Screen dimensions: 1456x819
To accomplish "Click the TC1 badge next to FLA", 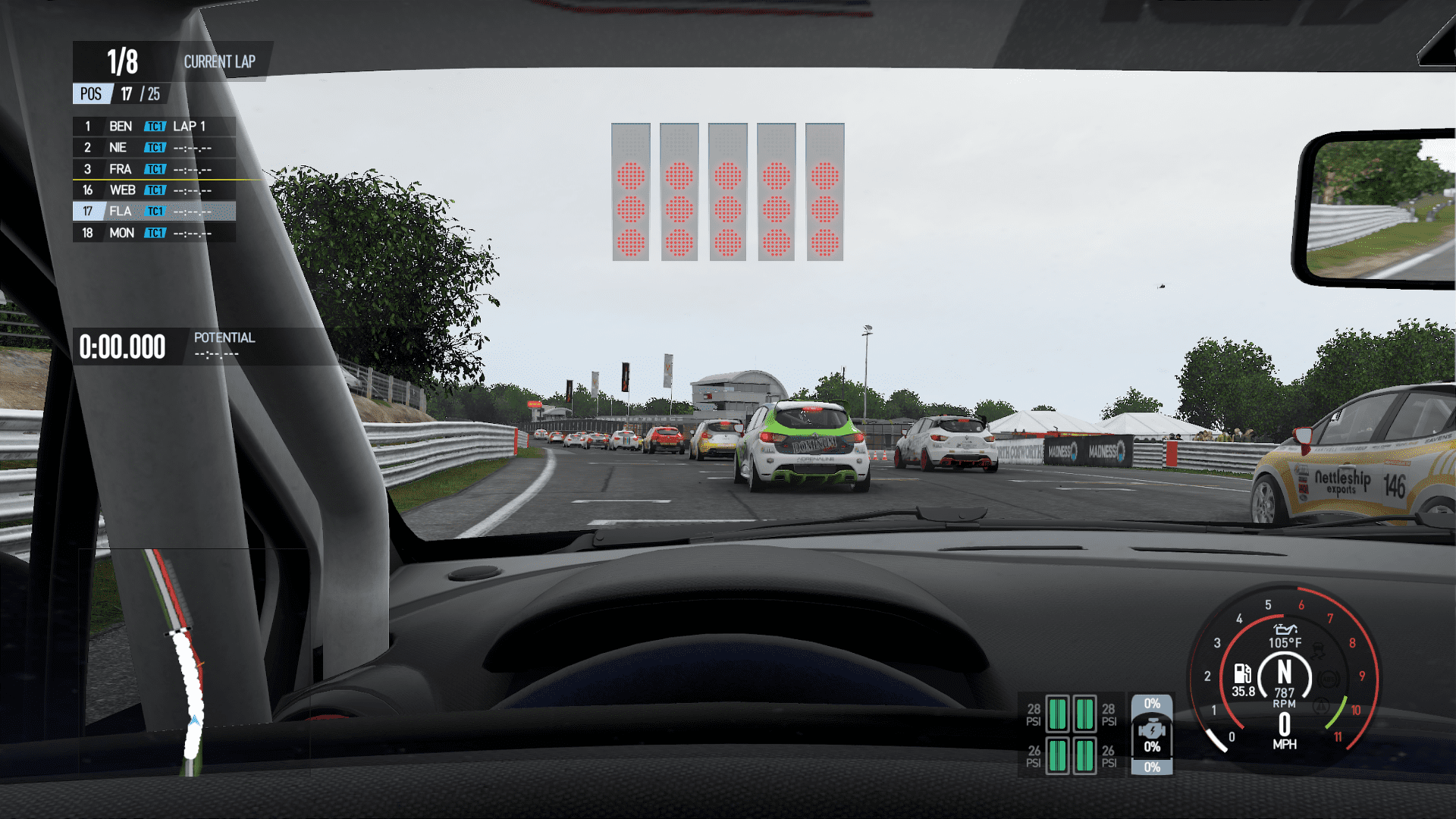I will click(x=155, y=212).
